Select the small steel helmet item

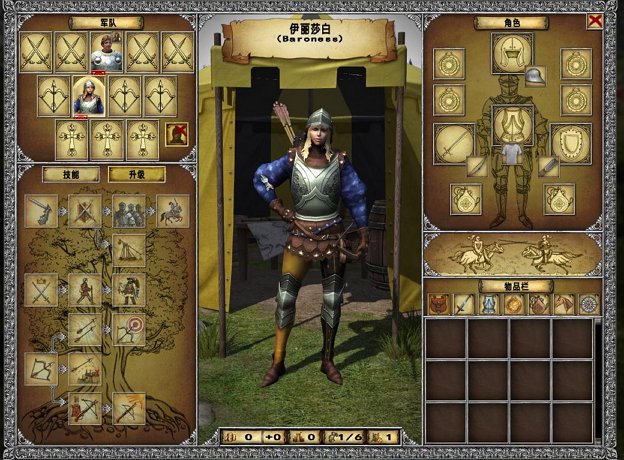pyautogui.click(x=535, y=76)
